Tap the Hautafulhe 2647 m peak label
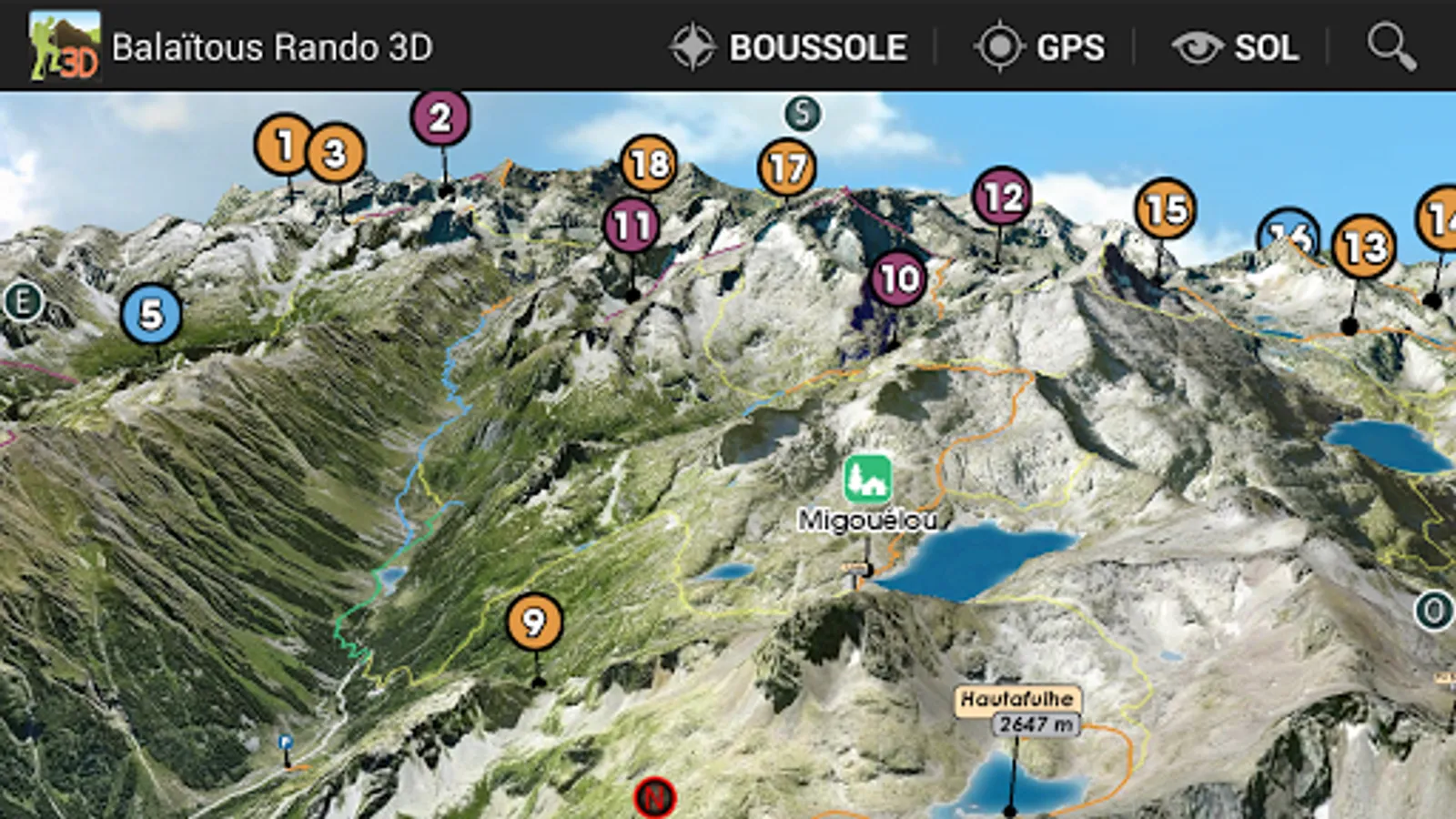Viewport: 1456px width, 819px height. tap(1017, 711)
